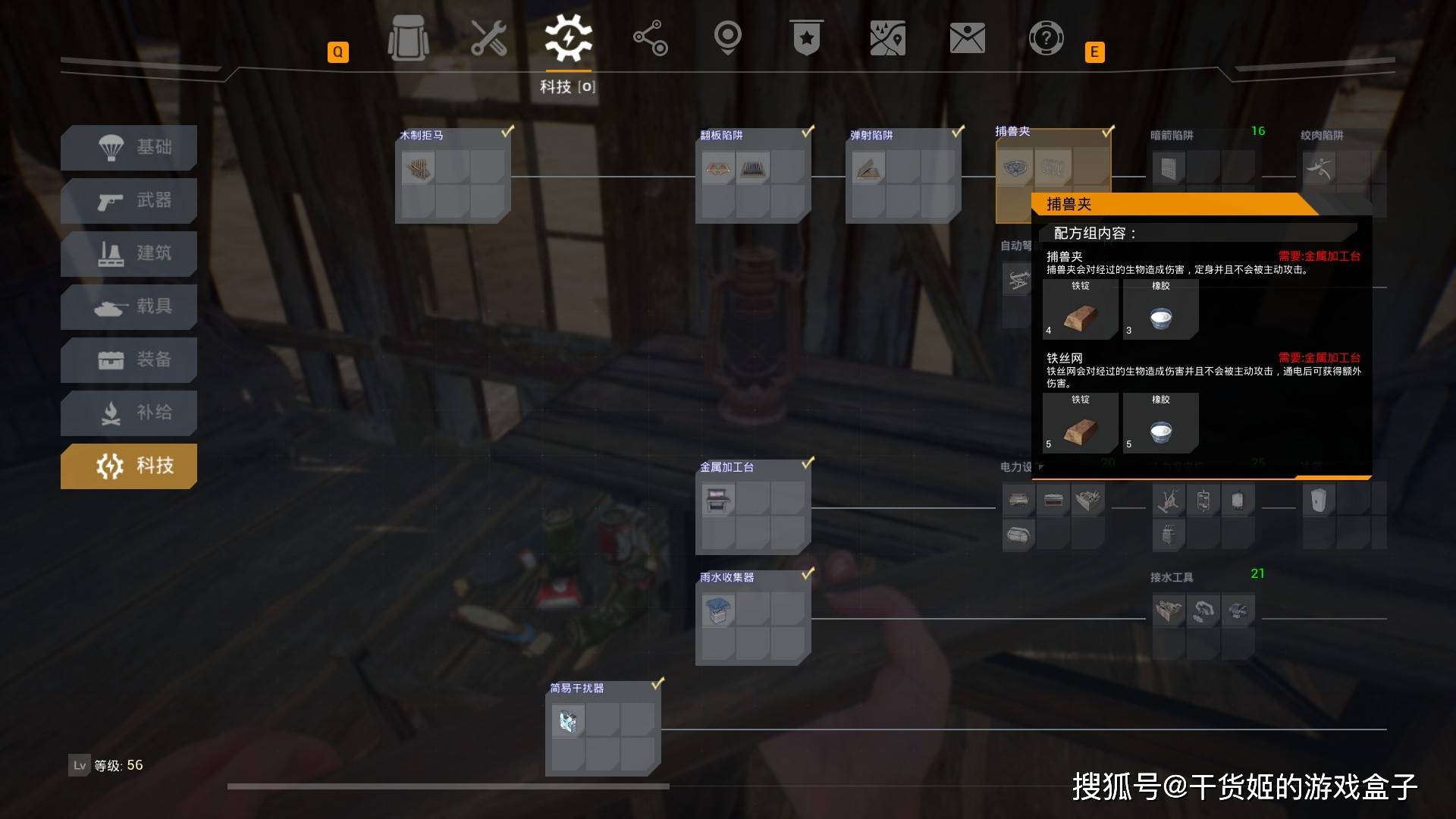Click the 弹射陷阱 tech node
The height and width of the screenshot is (819, 1456).
coord(903,177)
